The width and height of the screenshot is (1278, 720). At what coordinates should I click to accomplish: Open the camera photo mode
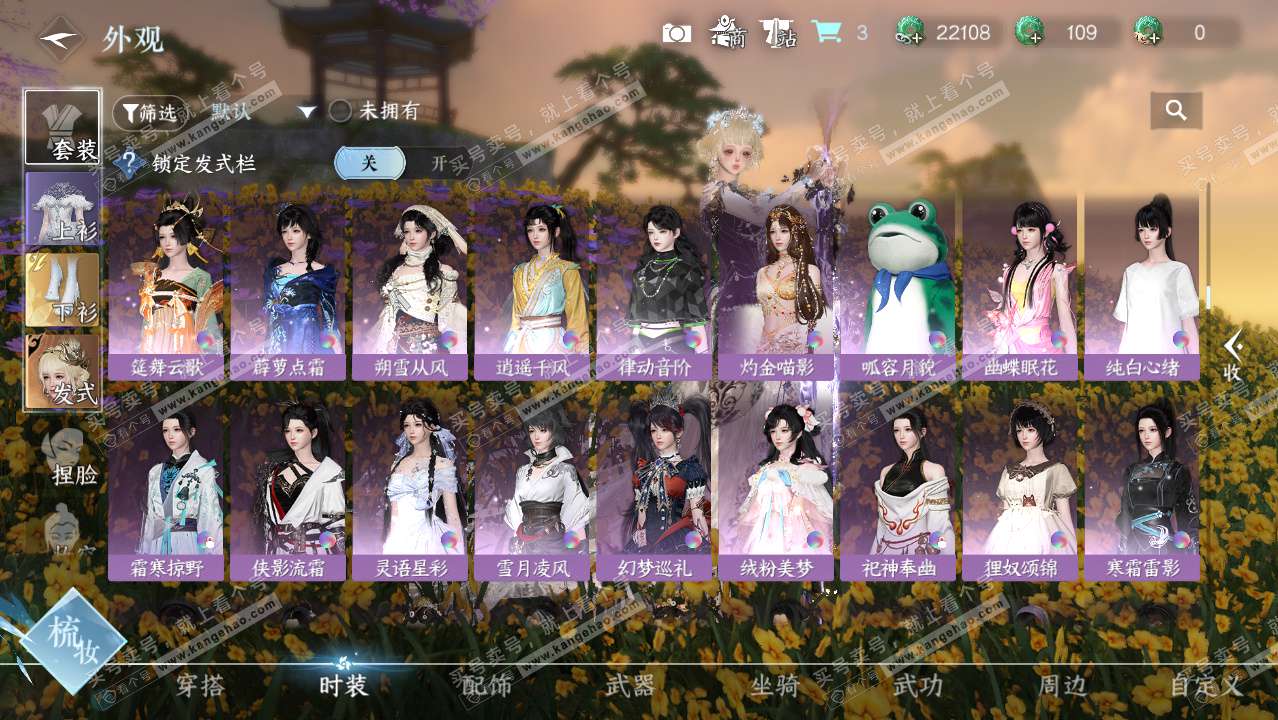pos(677,33)
